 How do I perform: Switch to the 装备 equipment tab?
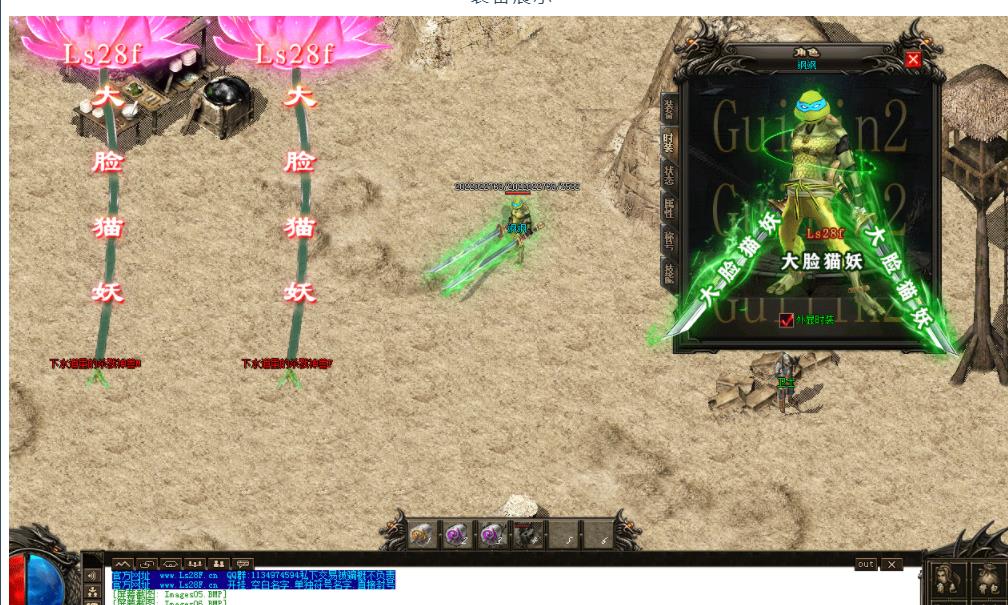pos(669,108)
